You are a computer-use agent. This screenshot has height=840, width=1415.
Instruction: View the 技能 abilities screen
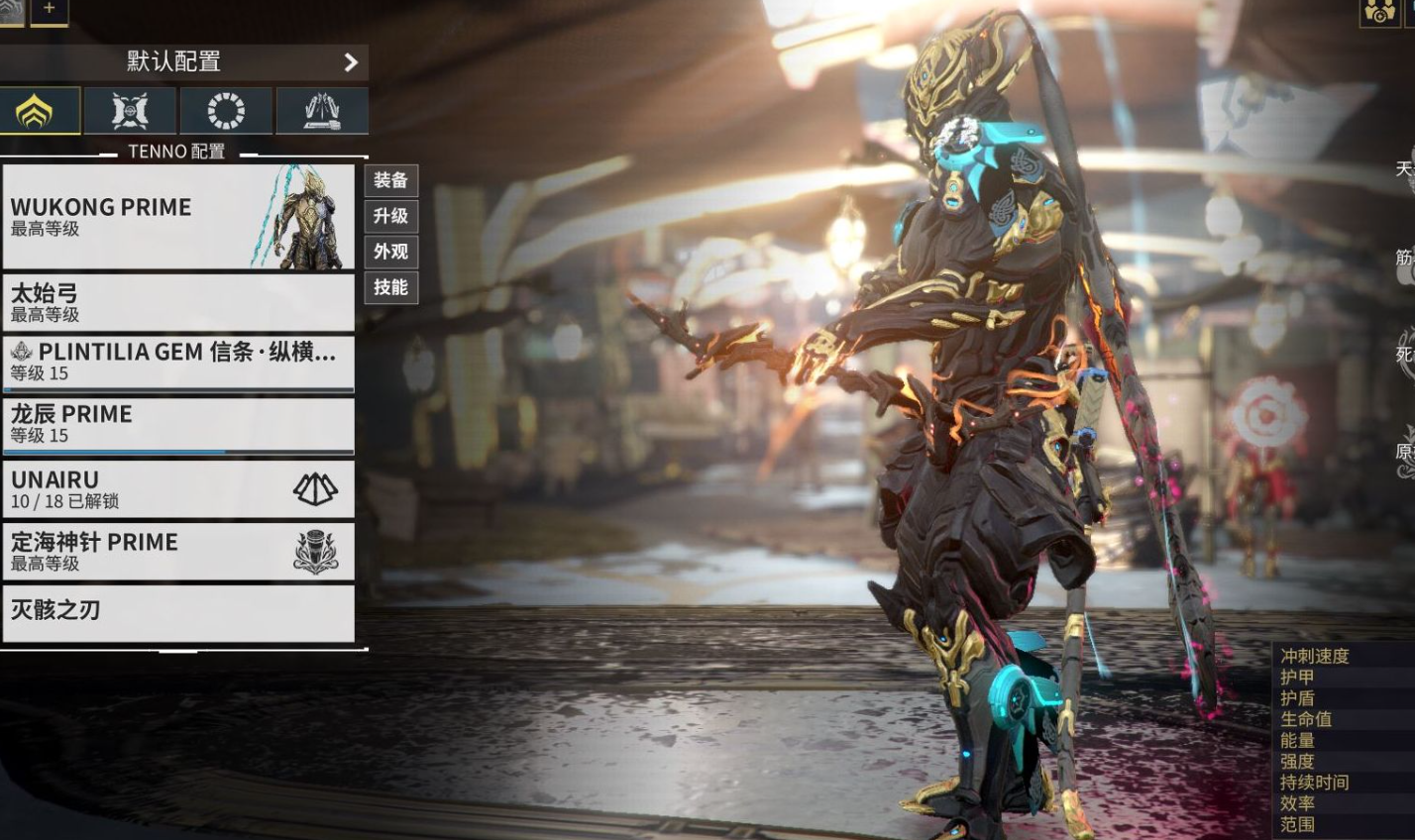[x=390, y=287]
